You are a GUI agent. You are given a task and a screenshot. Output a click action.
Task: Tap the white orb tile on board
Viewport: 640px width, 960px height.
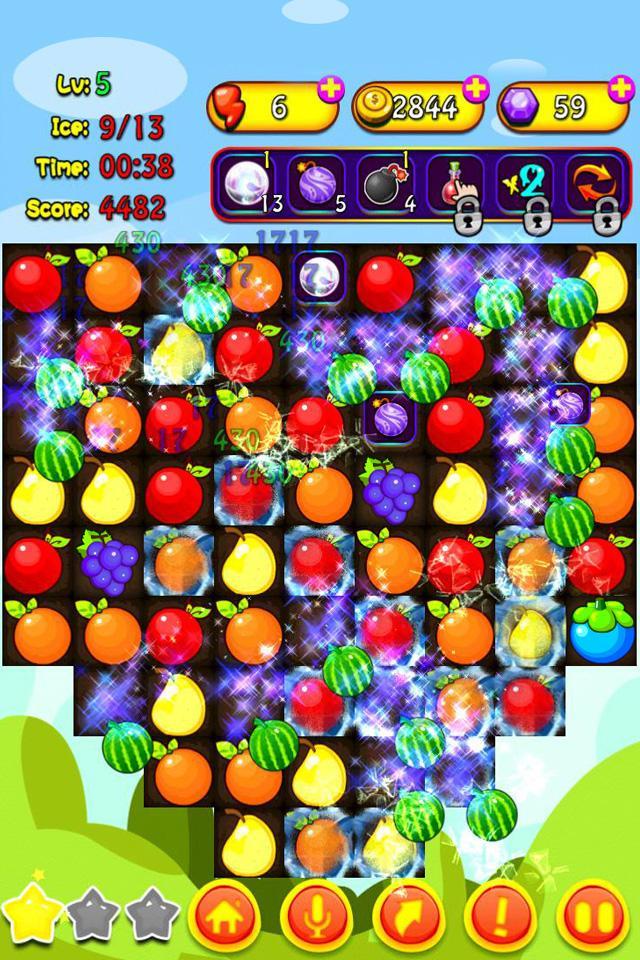point(319,276)
